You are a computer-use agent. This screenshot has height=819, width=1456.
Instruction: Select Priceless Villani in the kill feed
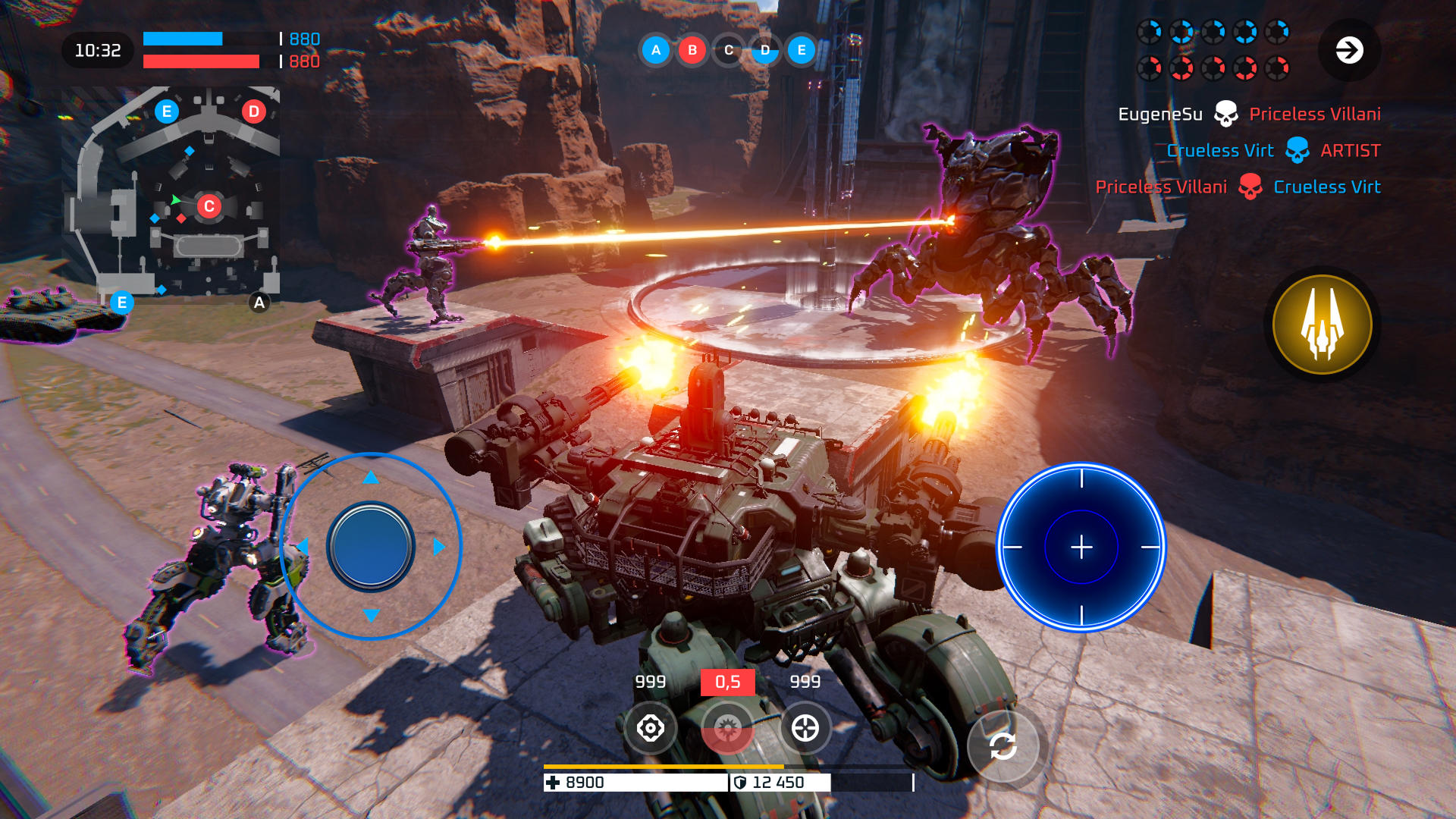(1314, 113)
